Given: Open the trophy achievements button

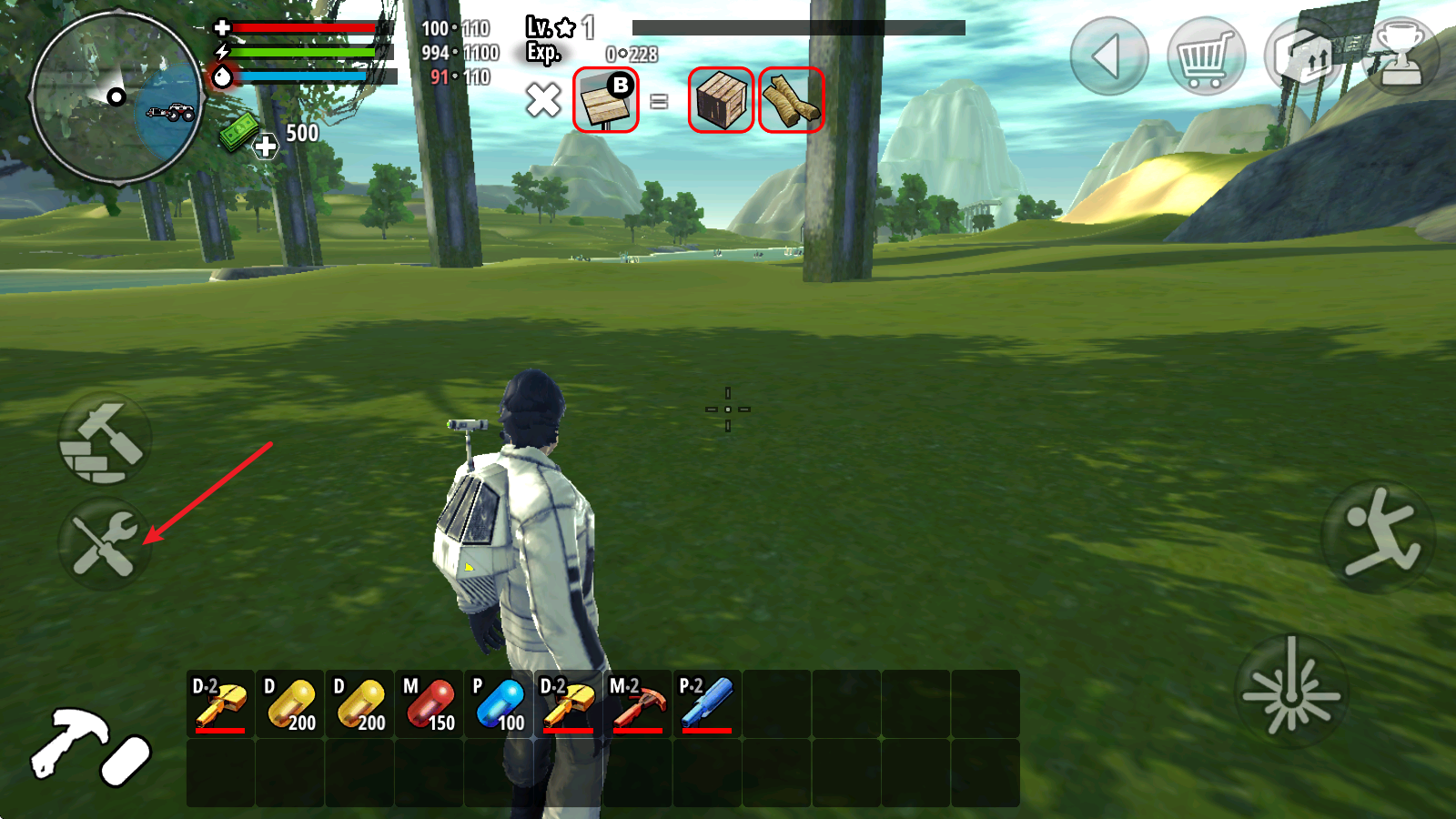Looking at the screenshot, I should 1401,56.
